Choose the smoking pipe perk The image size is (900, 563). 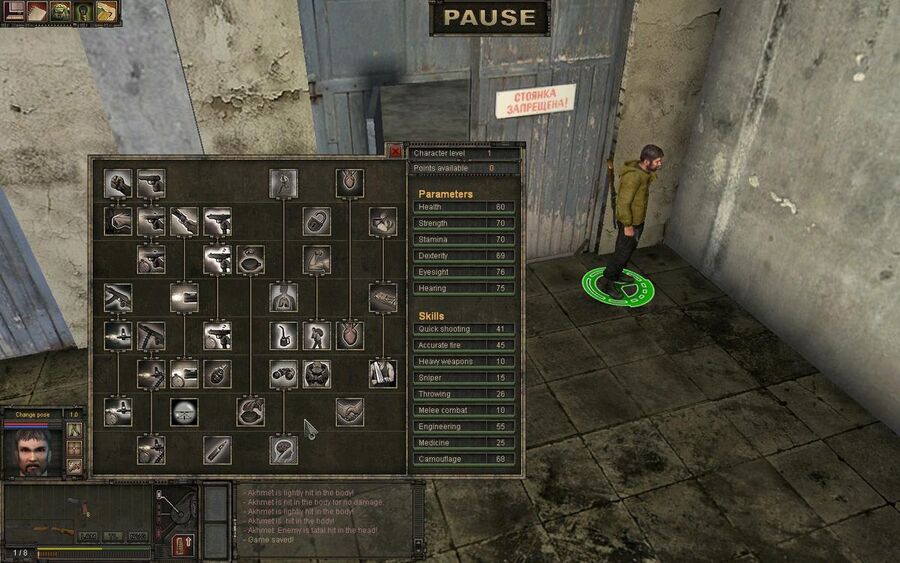283,335
